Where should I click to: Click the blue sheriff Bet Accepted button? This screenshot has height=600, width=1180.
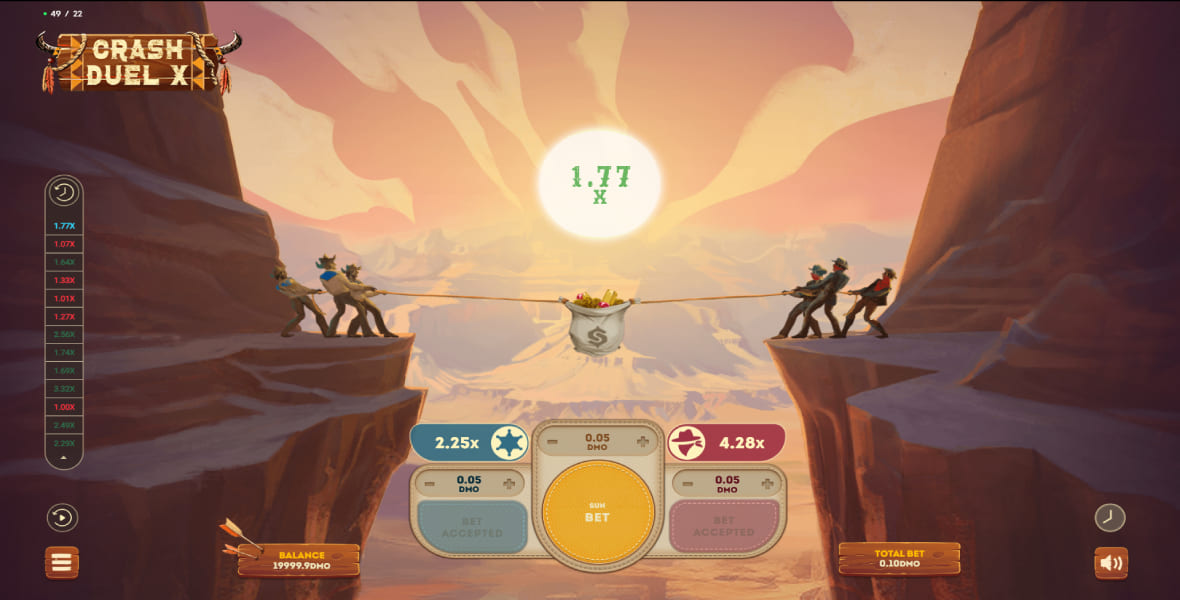pos(472,527)
